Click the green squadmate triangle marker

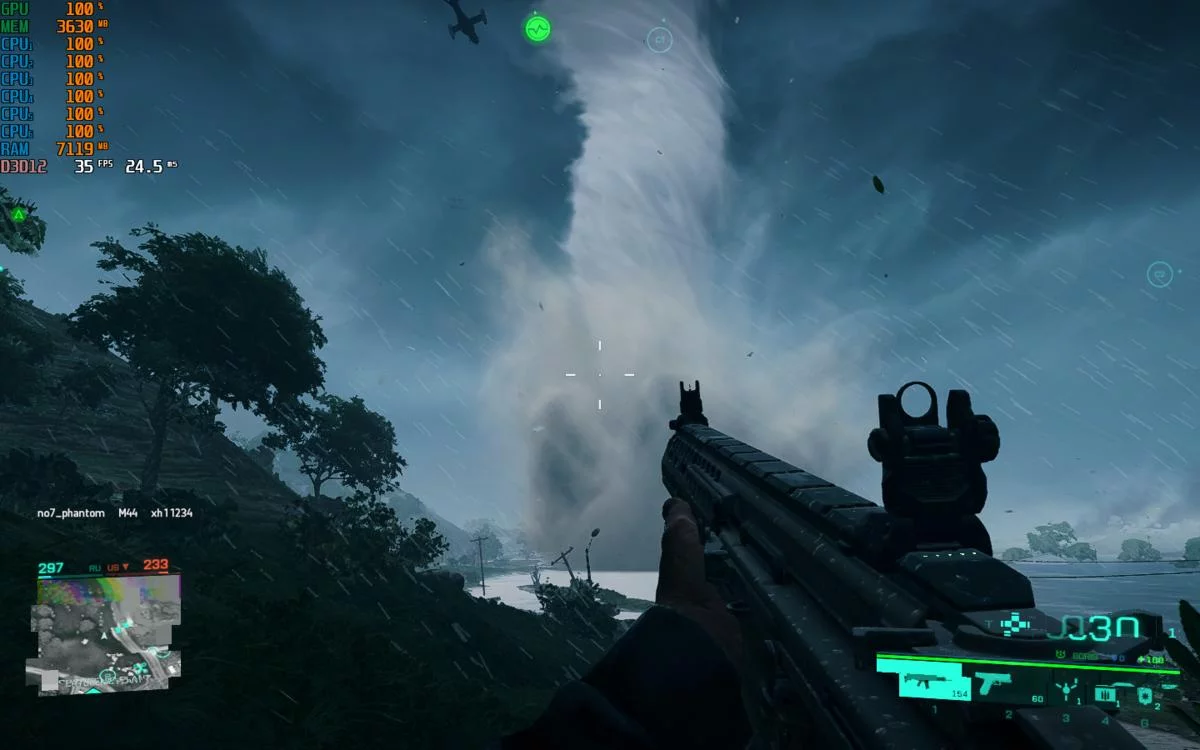tap(18, 214)
